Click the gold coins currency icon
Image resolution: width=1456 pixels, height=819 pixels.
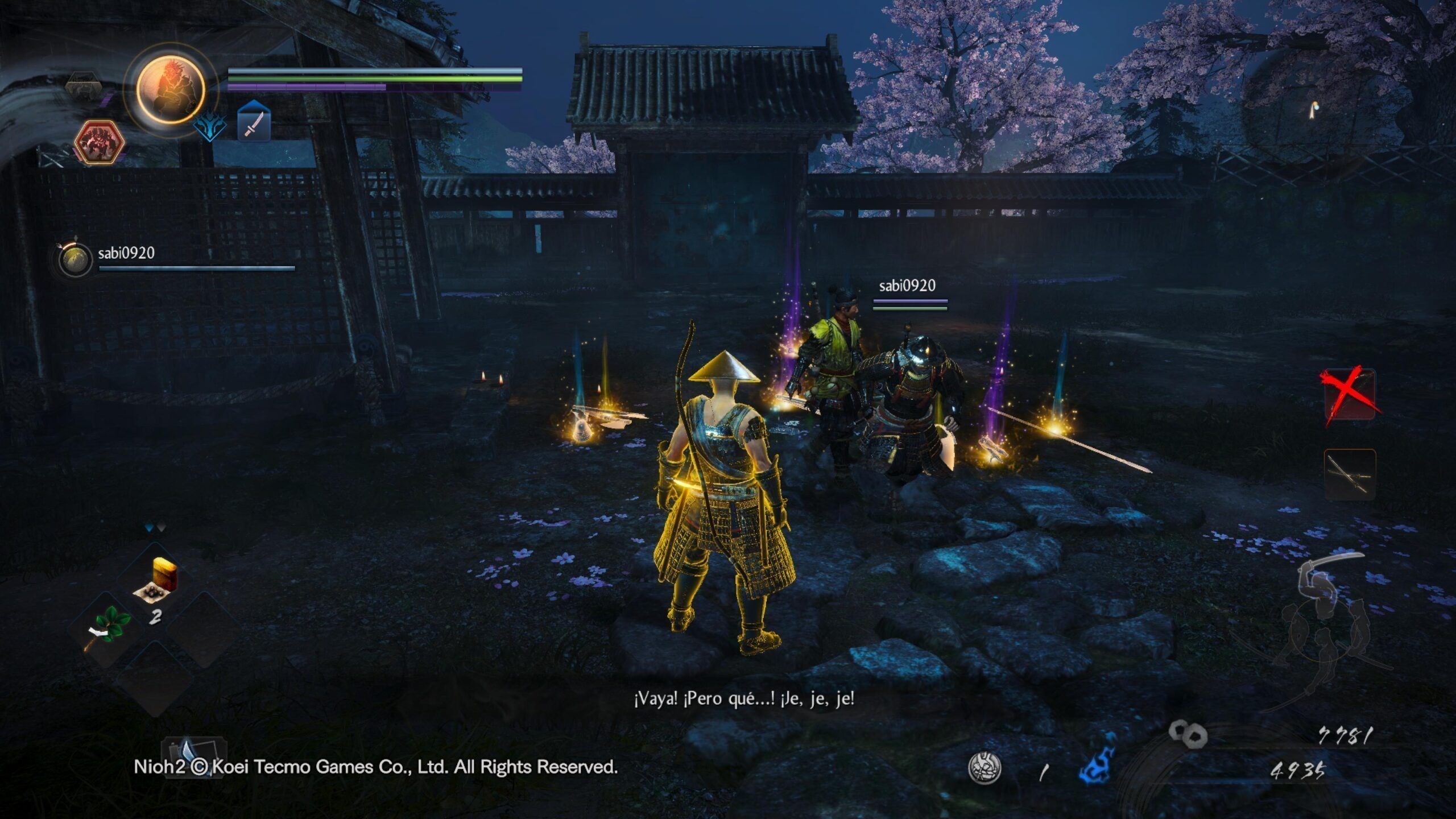pos(1188,734)
